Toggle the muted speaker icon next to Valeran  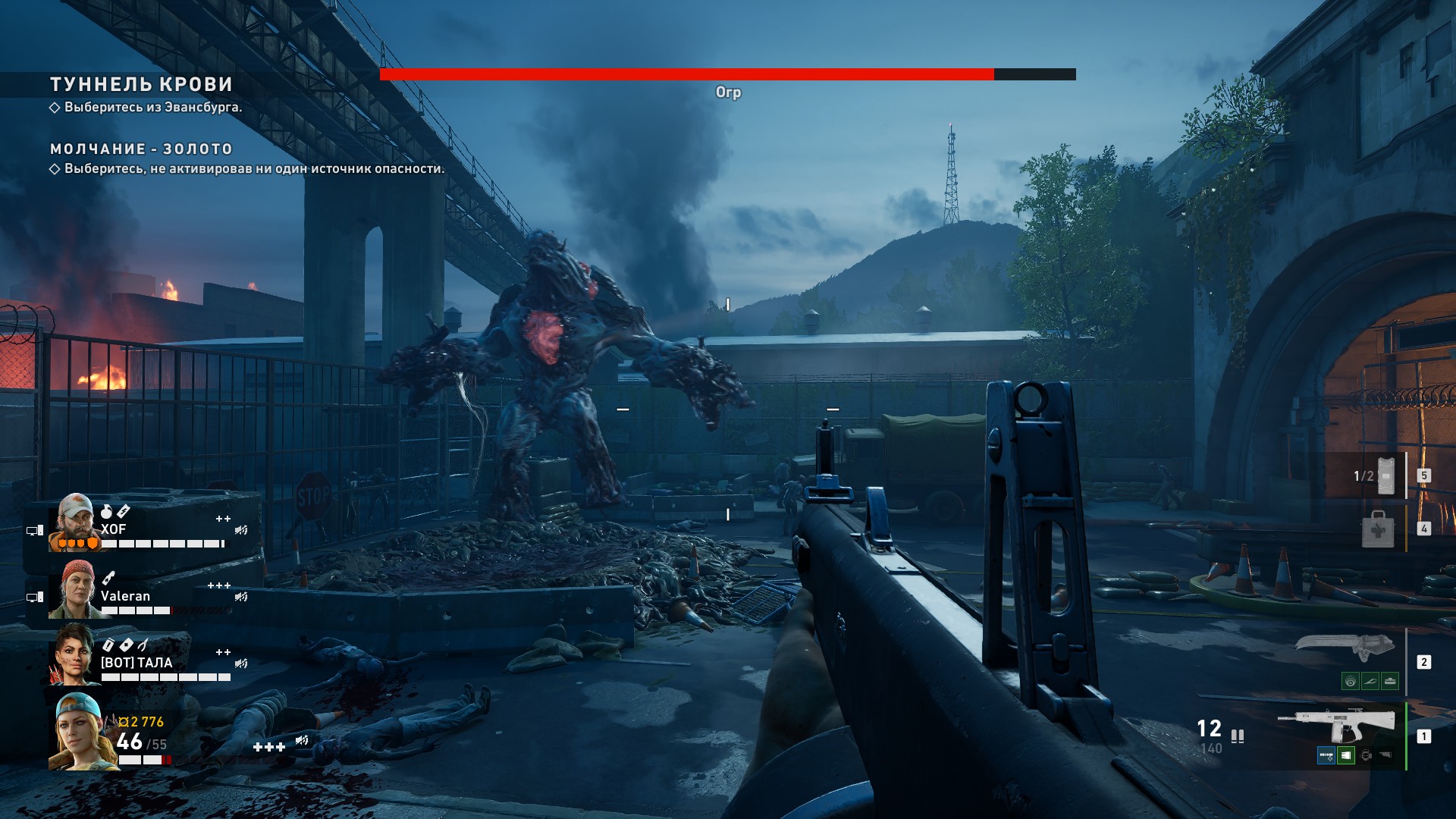click(x=241, y=597)
